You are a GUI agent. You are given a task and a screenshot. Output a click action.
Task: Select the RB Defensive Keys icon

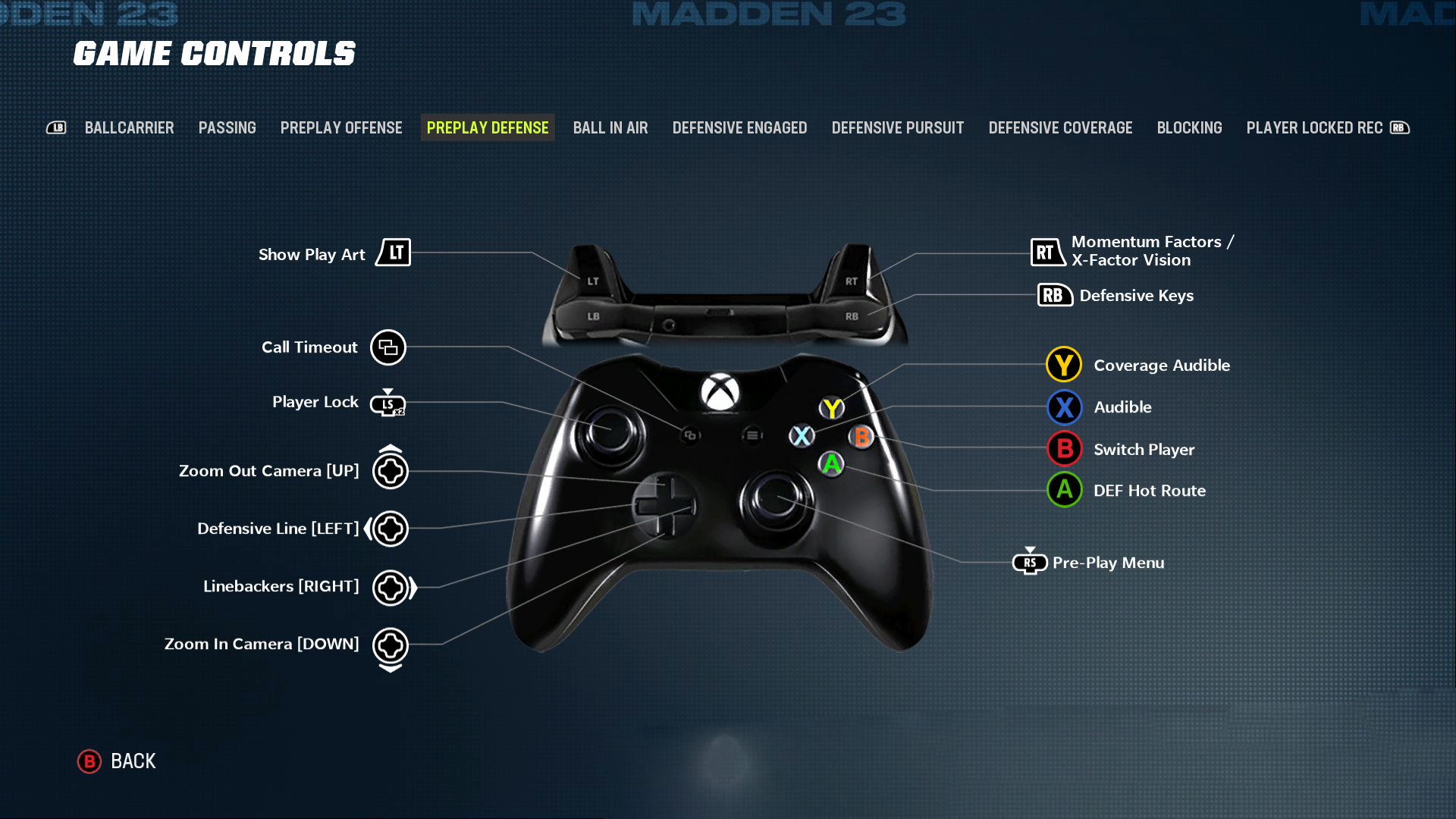pos(1053,296)
